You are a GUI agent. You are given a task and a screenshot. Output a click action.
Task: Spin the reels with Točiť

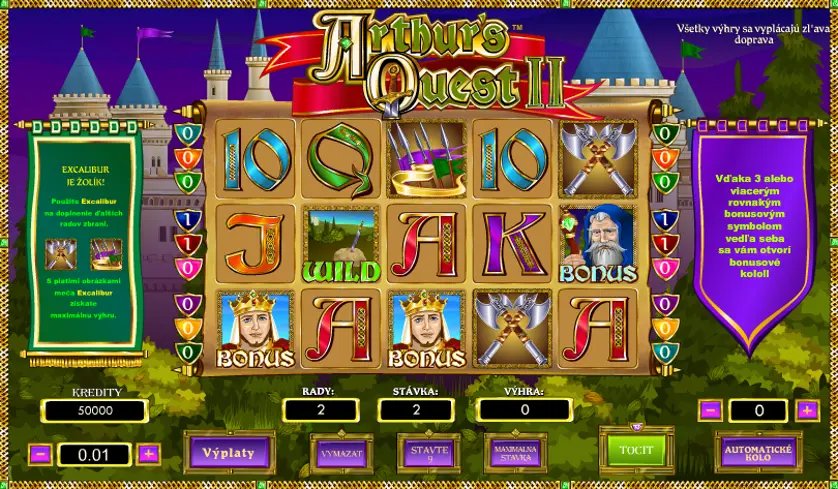click(636, 450)
